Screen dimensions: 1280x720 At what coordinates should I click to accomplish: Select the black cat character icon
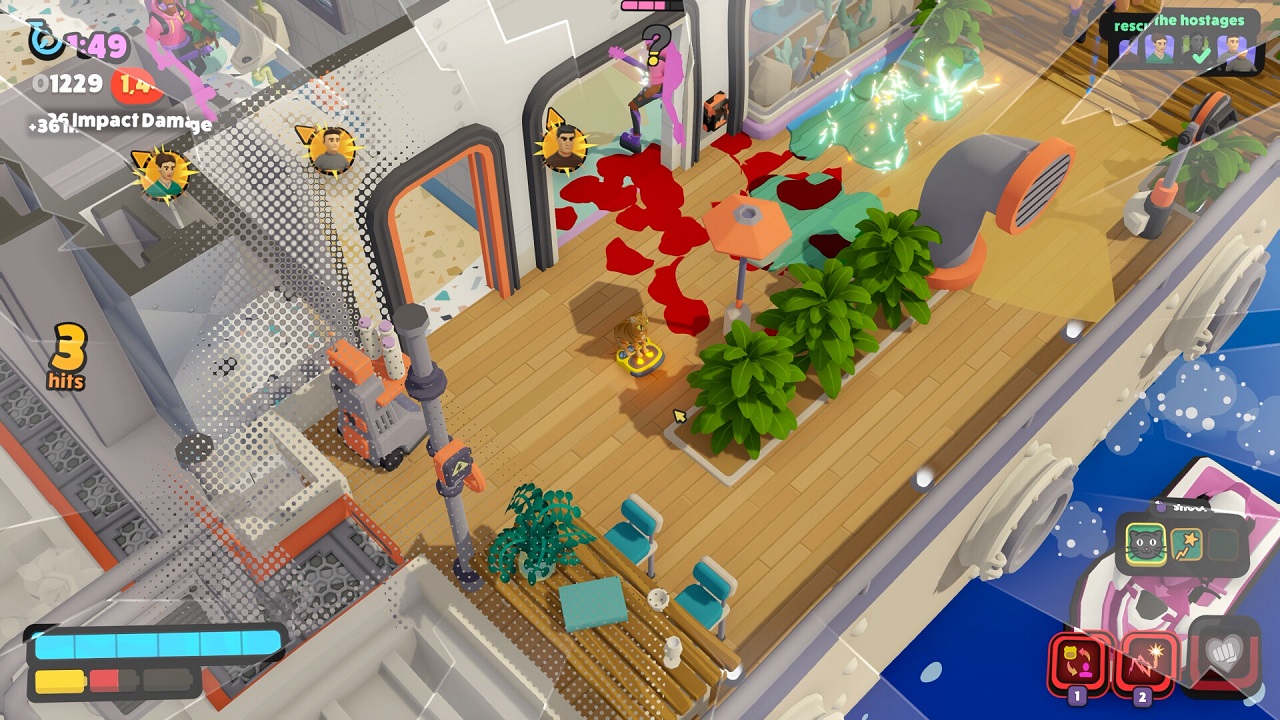point(1146,545)
